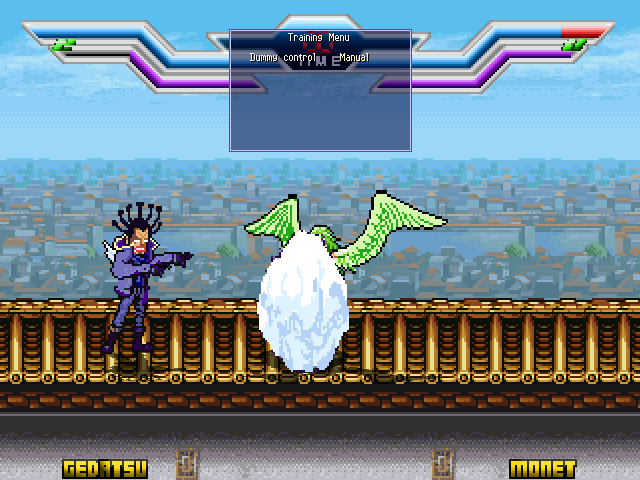The height and width of the screenshot is (480, 640).
Task: Change the Manual dummy control setting
Action: [353, 58]
